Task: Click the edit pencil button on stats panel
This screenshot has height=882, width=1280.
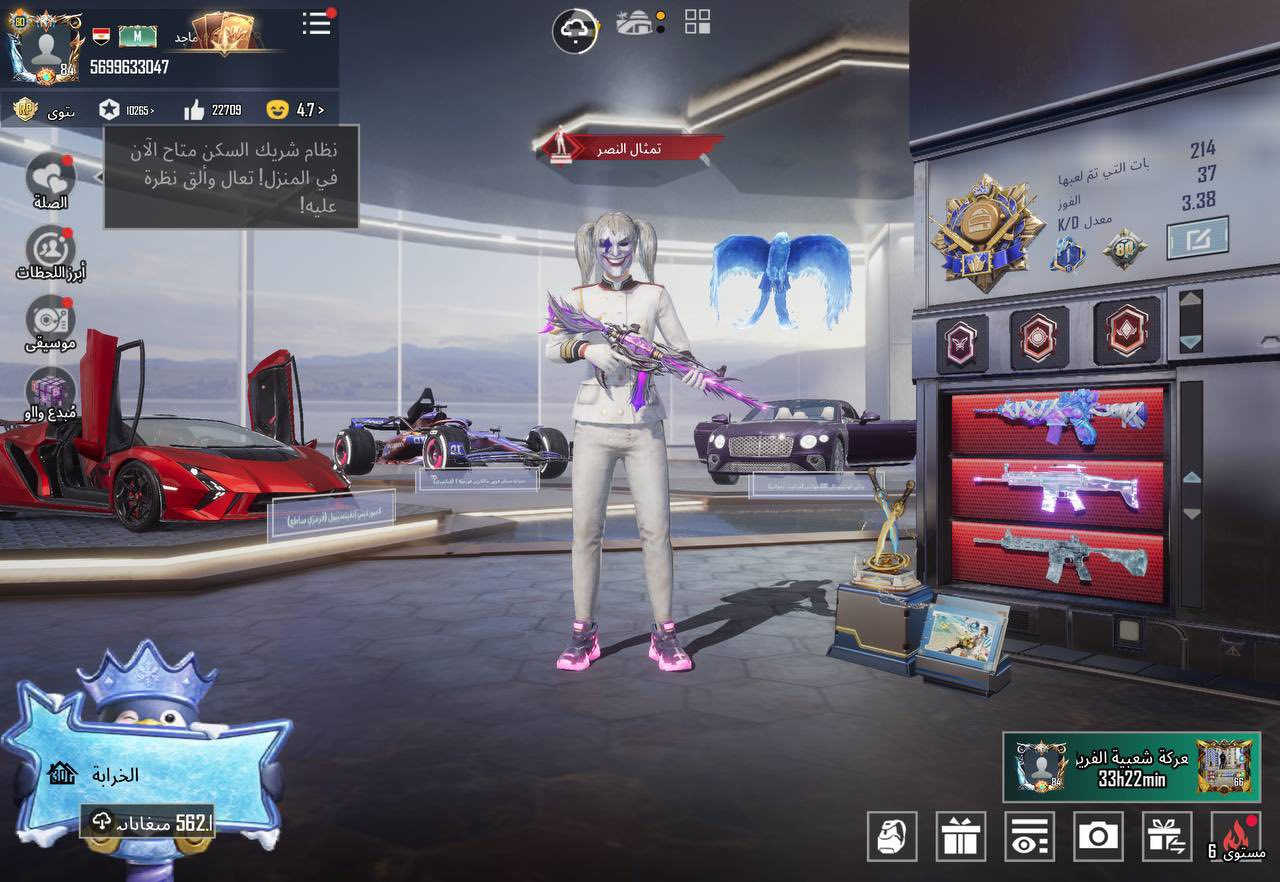Action: (x=1197, y=238)
